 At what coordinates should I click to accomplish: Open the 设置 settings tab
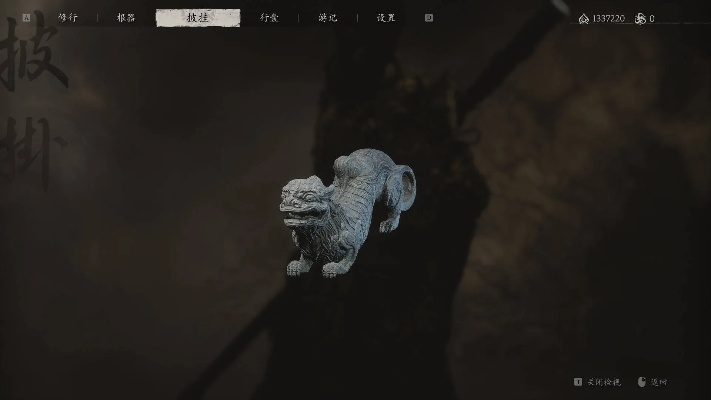coord(386,18)
